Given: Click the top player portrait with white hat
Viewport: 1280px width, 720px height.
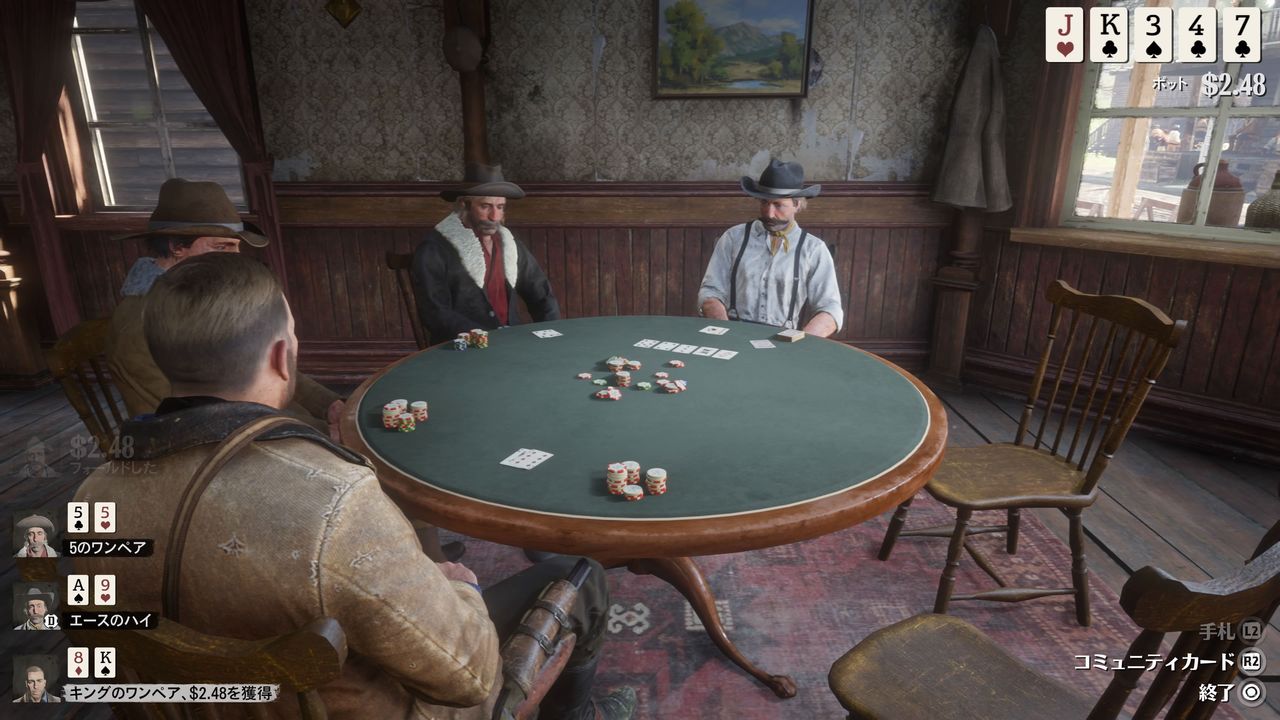Looking at the screenshot, I should coord(35,536).
